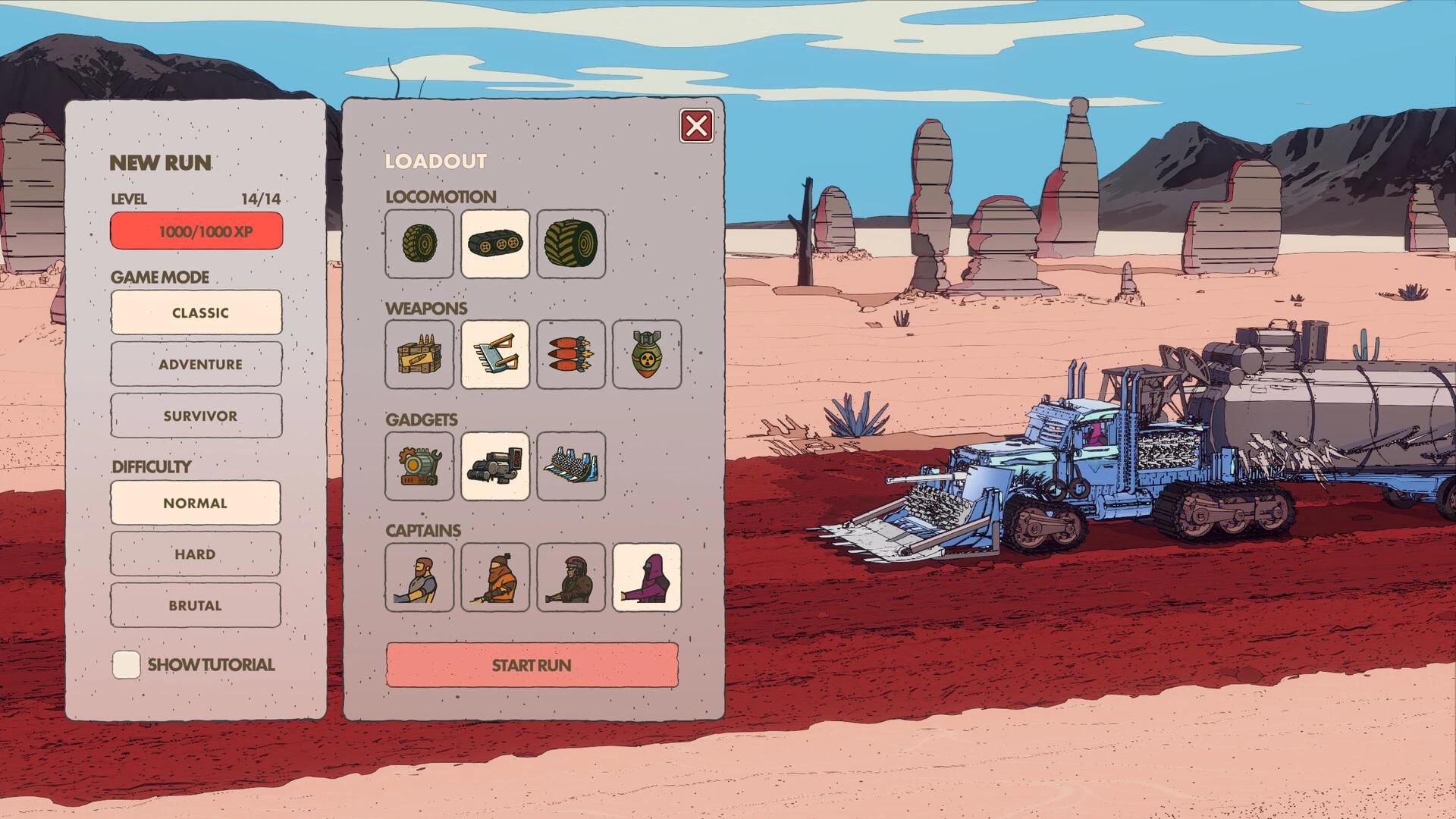Pick the helmeted captain portrait

[x=570, y=577]
